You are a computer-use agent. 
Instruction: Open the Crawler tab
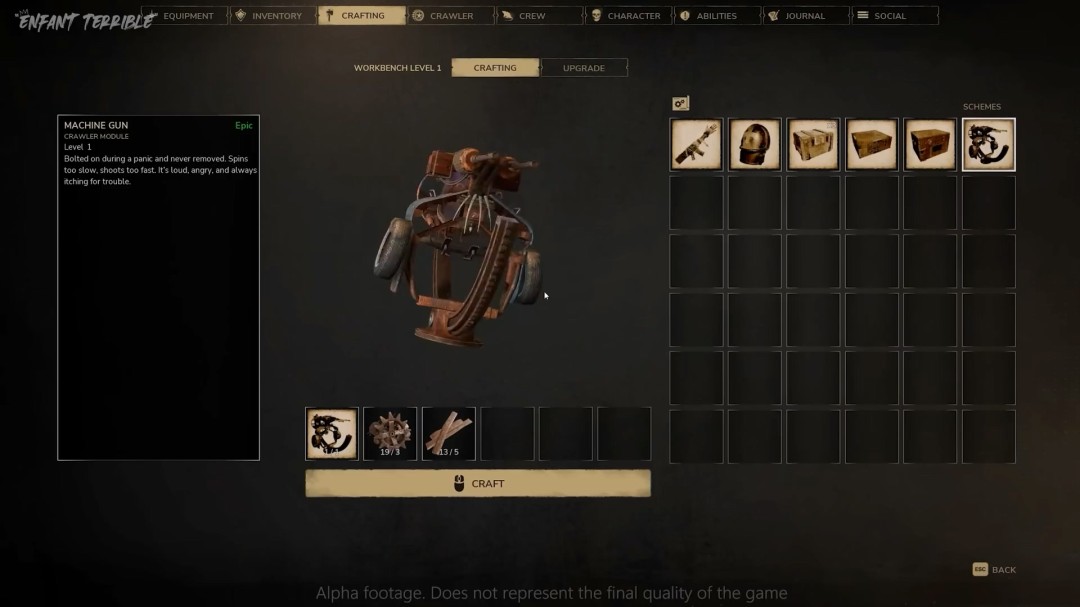pyautogui.click(x=450, y=16)
